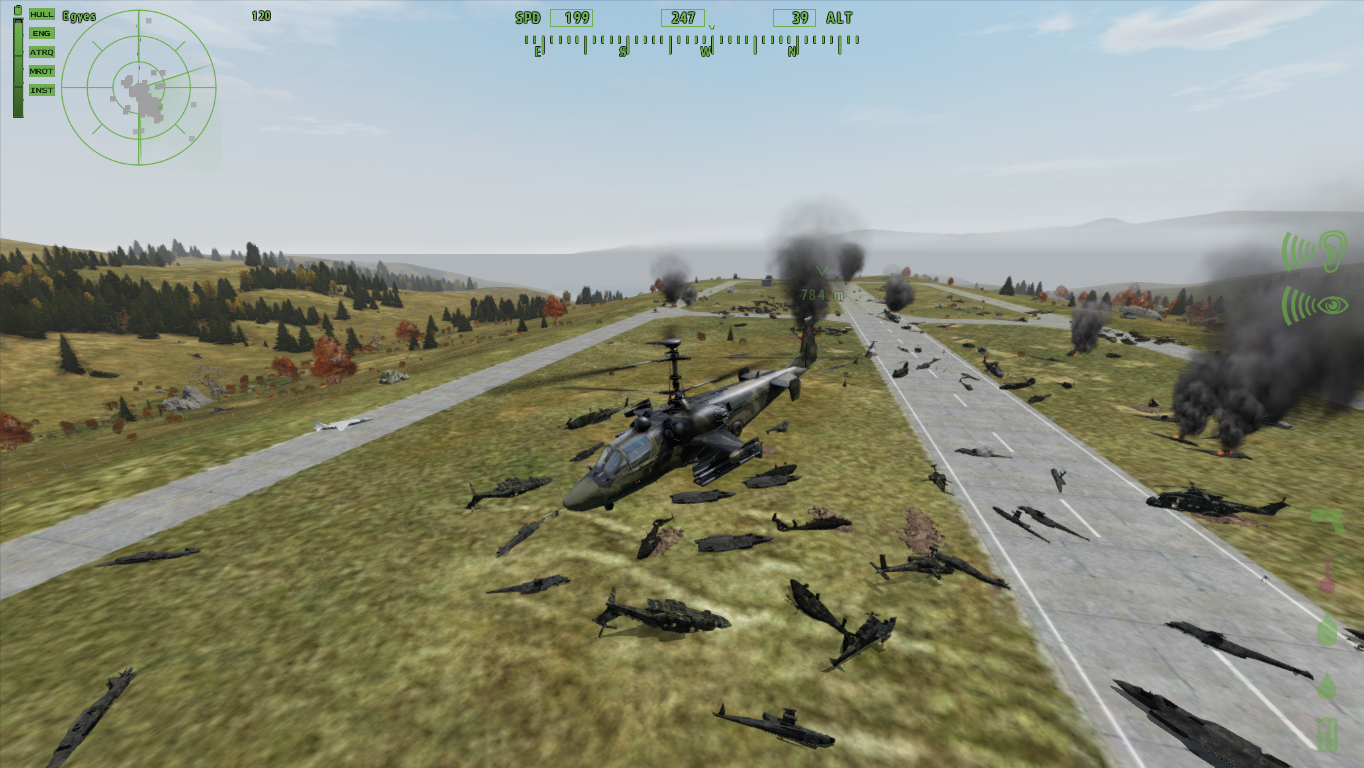Image resolution: width=1364 pixels, height=768 pixels.
Task: Click the ear audible-noise icon
Action: (1315, 250)
